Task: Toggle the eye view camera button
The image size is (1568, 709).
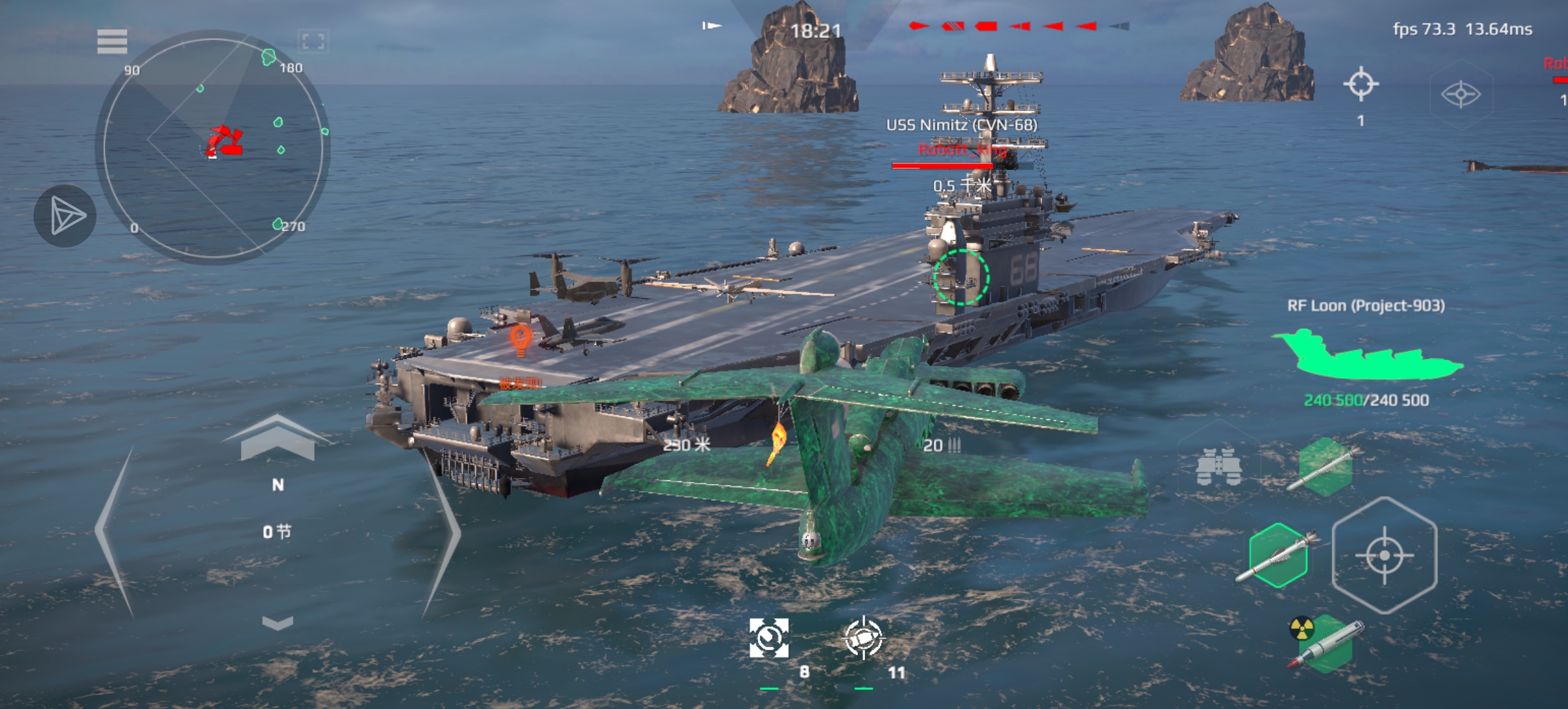Action: pos(1460,94)
